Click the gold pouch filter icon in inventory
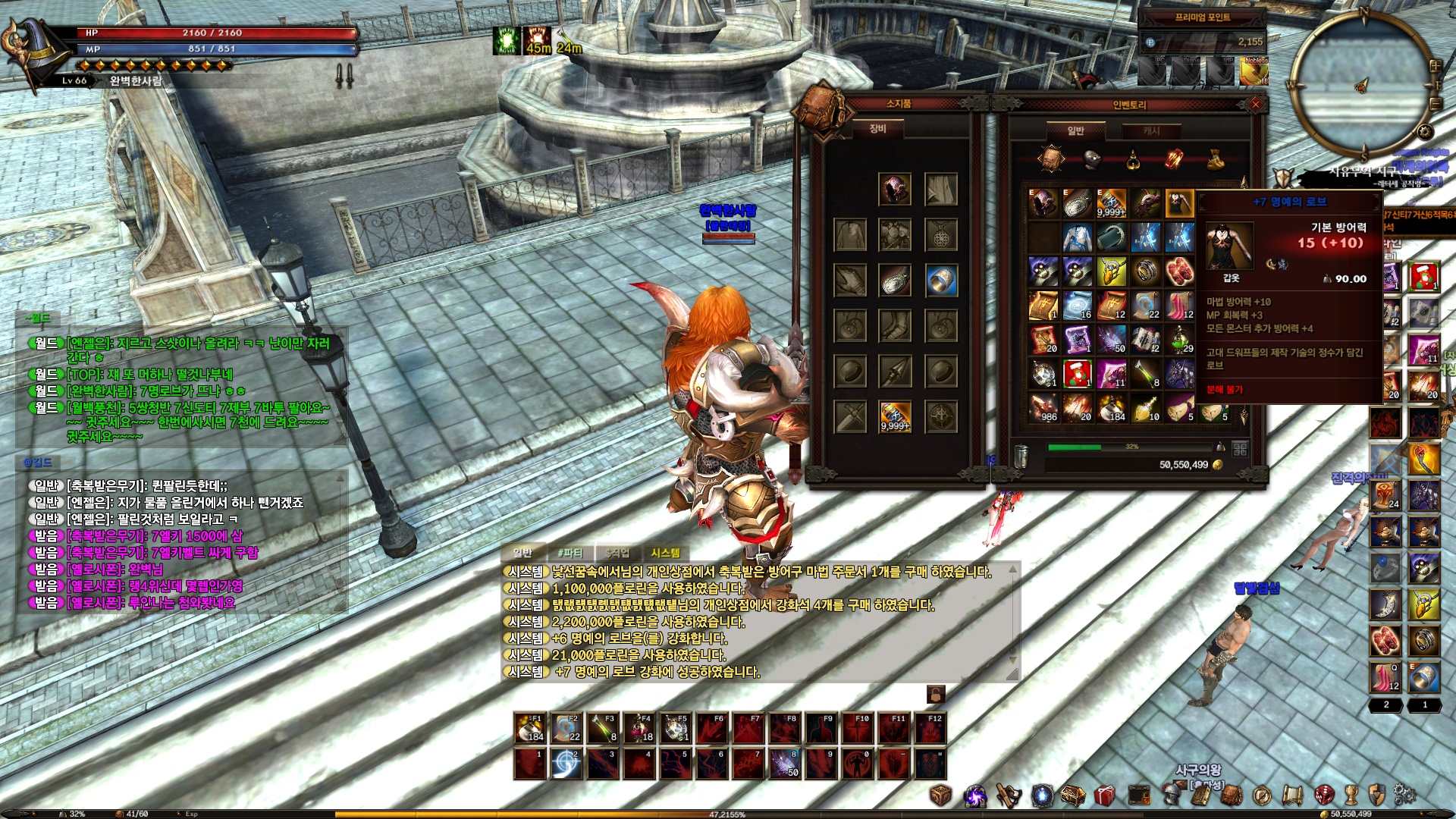 pyautogui.click(x=1215, y=159)
